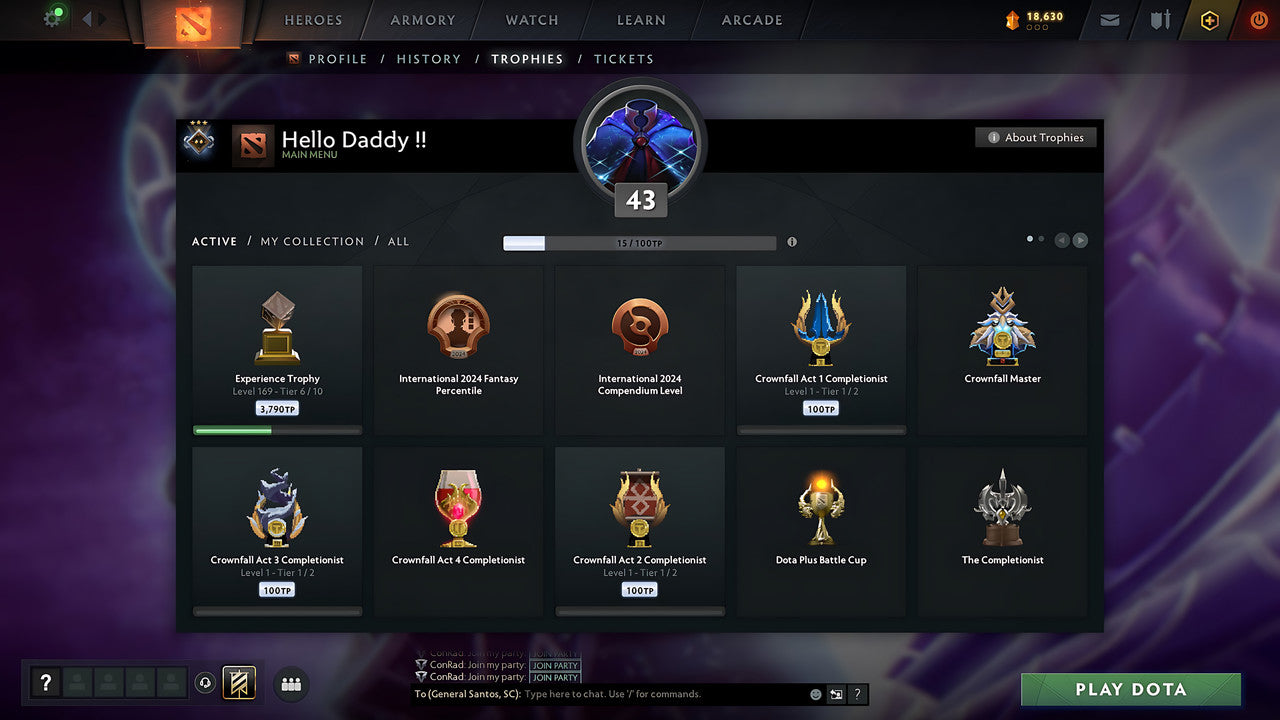Click the Armory shield and sword icon
The image size is (1280, 720).
[x=1158, y=20]
